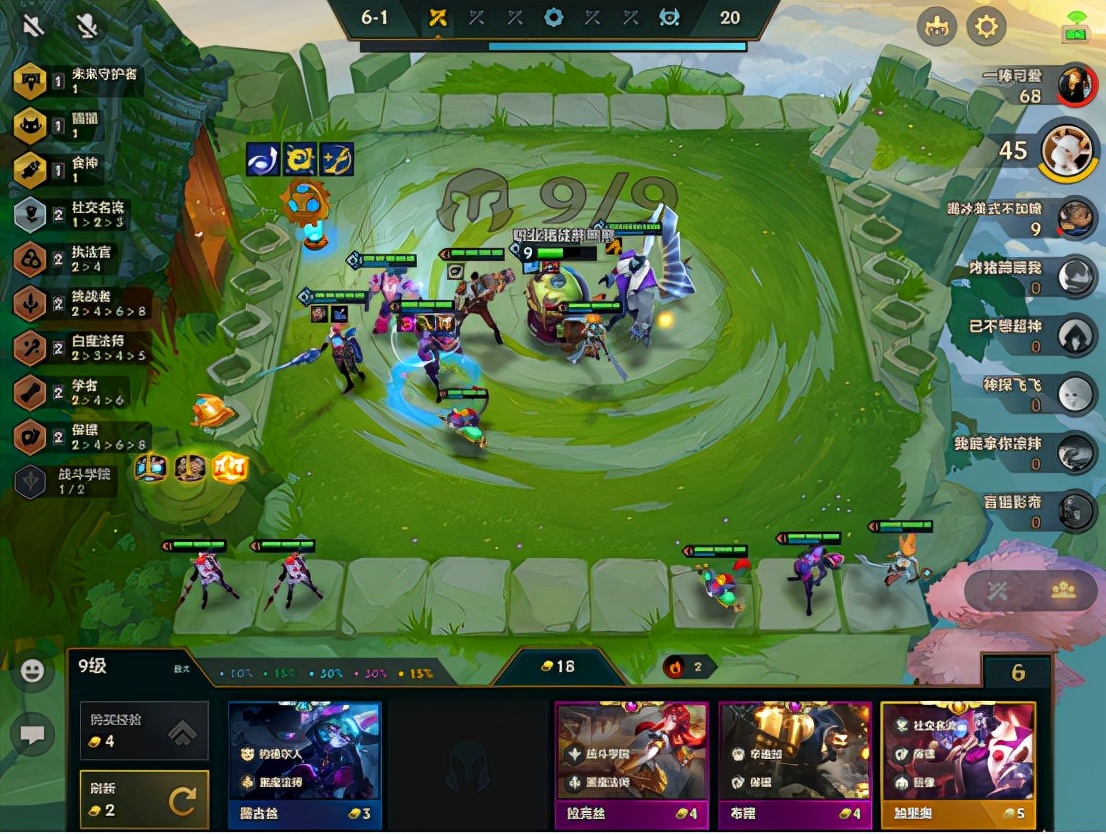
Task: Toggle the muted microphone icon
Action: [x=87, y=24]
